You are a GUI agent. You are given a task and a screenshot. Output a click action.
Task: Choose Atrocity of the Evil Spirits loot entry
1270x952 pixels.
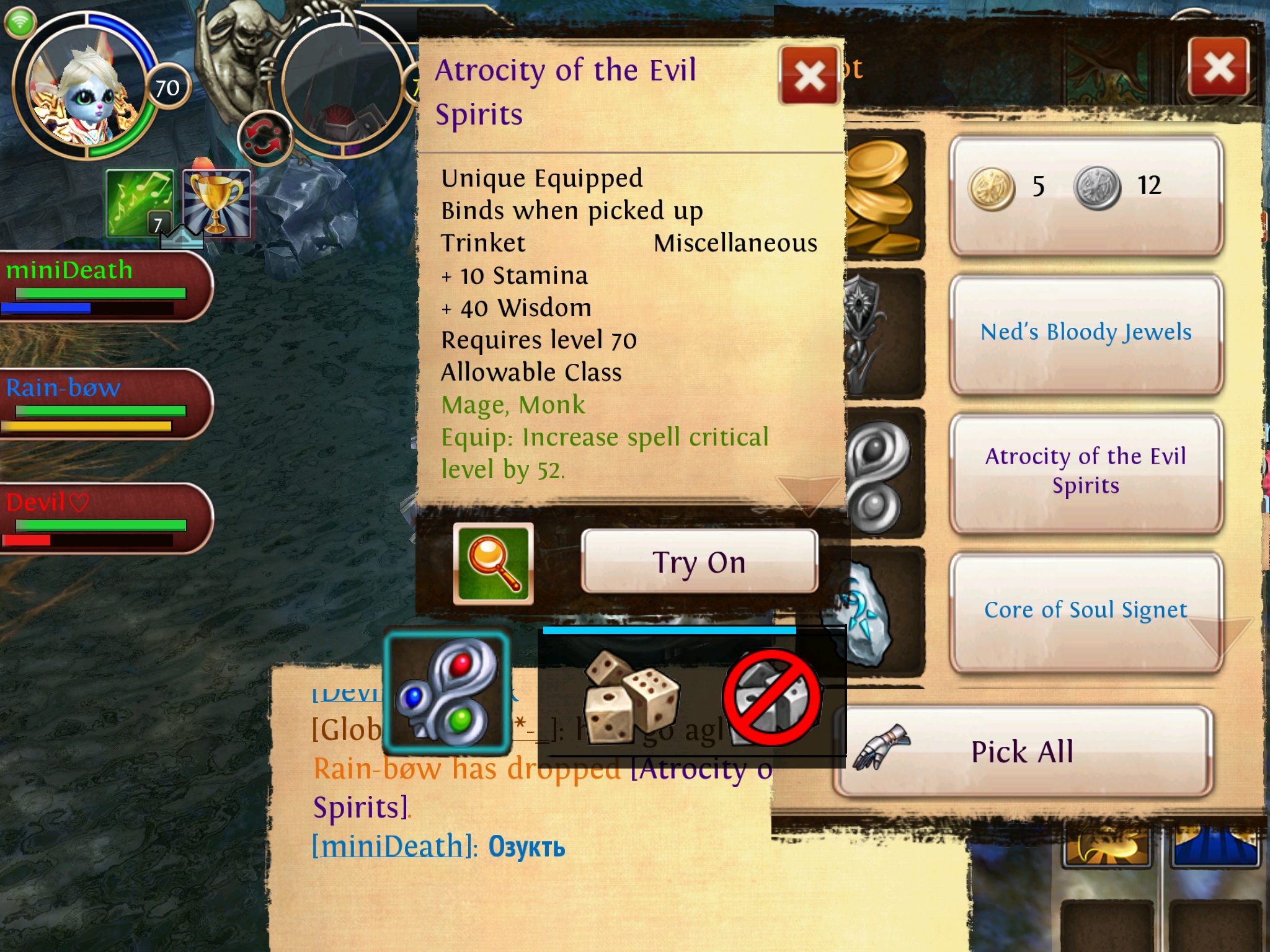click(x=1085, y=471)
